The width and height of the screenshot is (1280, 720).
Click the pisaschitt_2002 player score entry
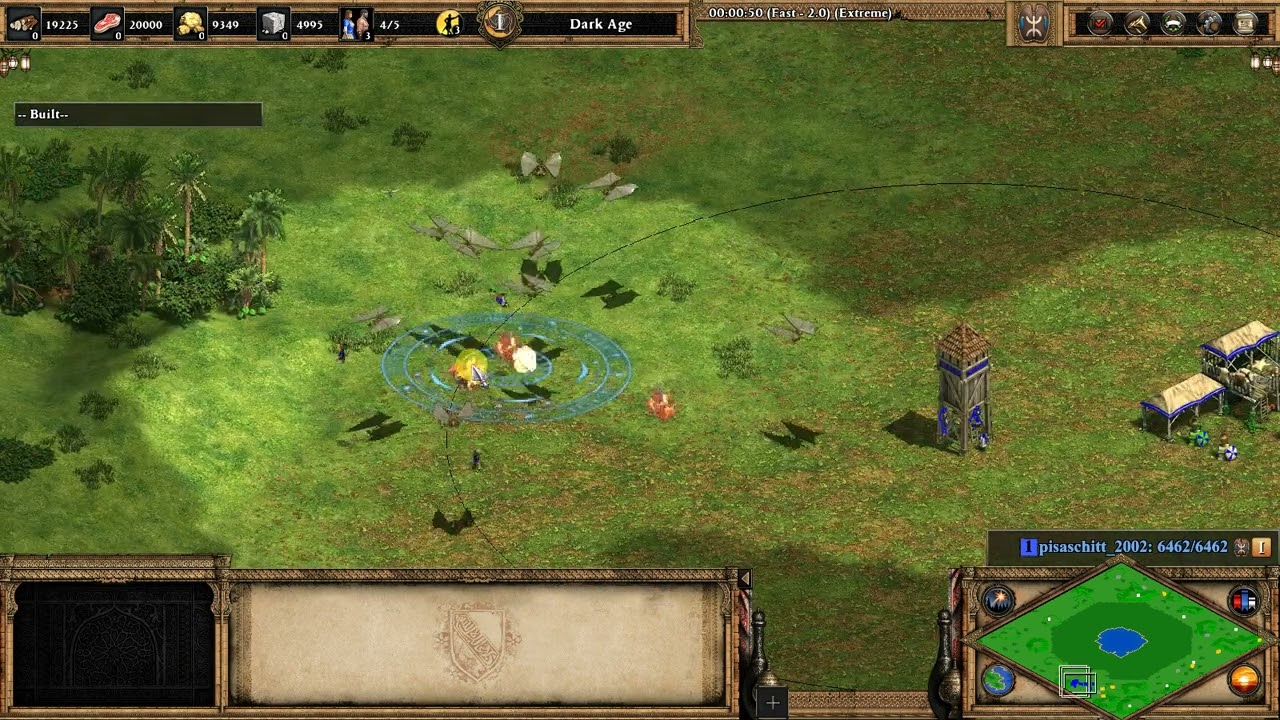(1132, 547)
